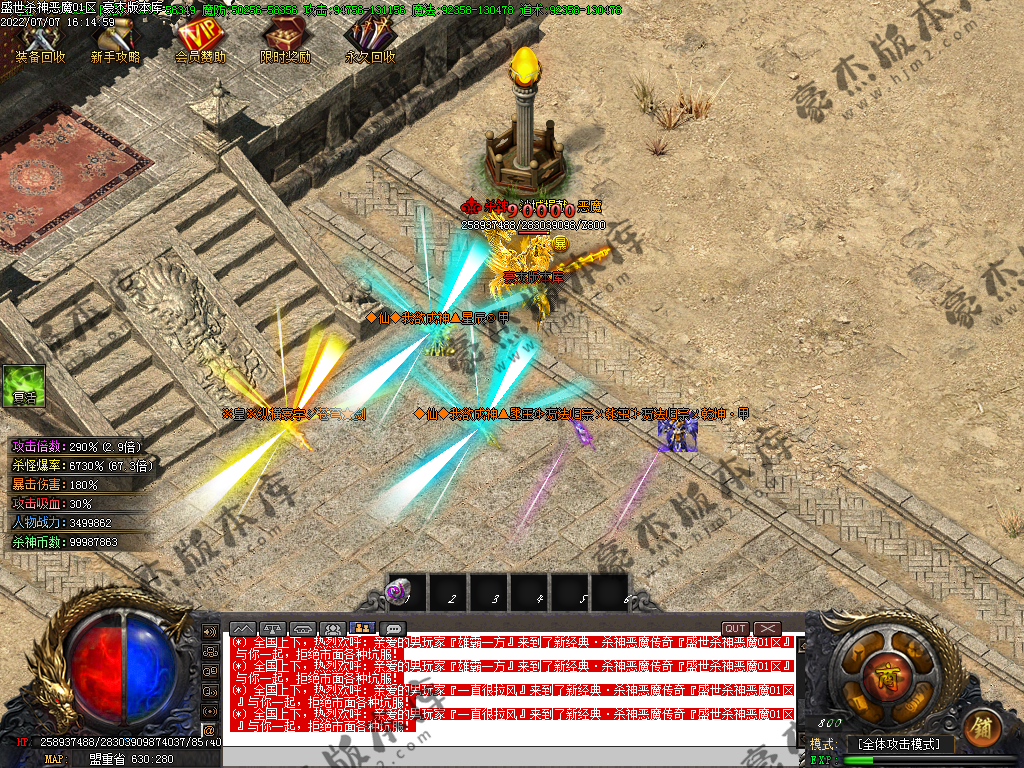Open the 铺 stall round button
This screenshot has width=1024, height=768.
[982, 725]
